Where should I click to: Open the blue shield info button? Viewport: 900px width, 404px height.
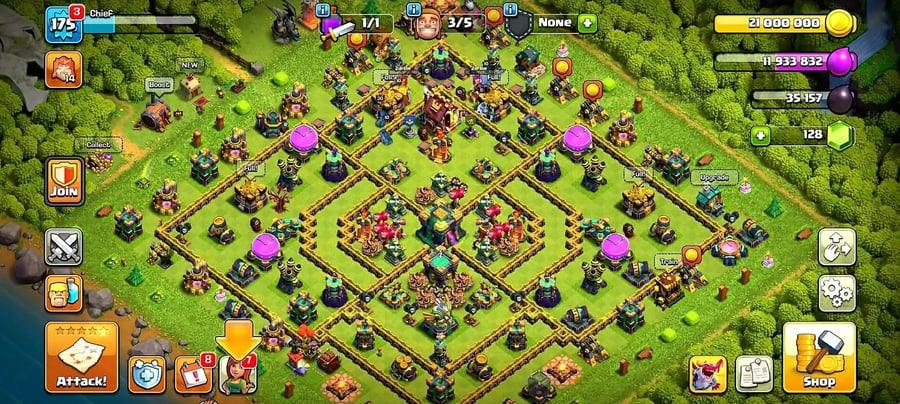pyautogui.click(x=147, y=373)
